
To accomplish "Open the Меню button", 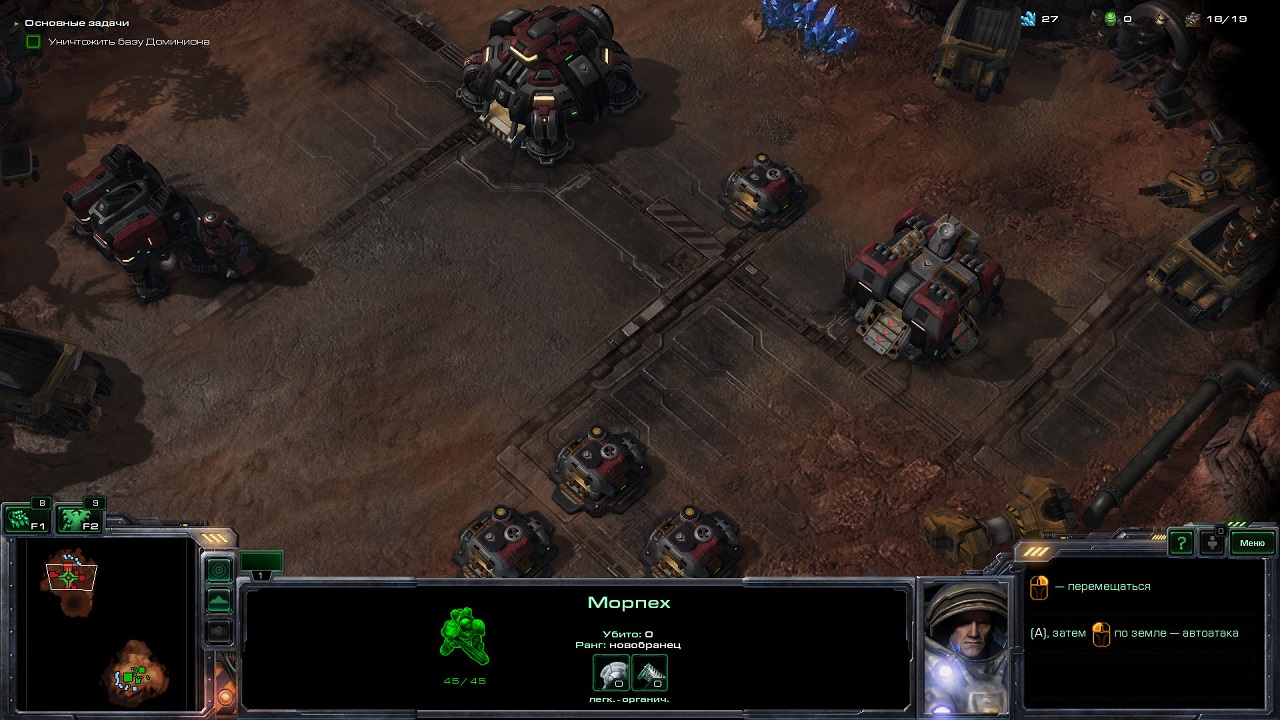I will point(1252,543).
